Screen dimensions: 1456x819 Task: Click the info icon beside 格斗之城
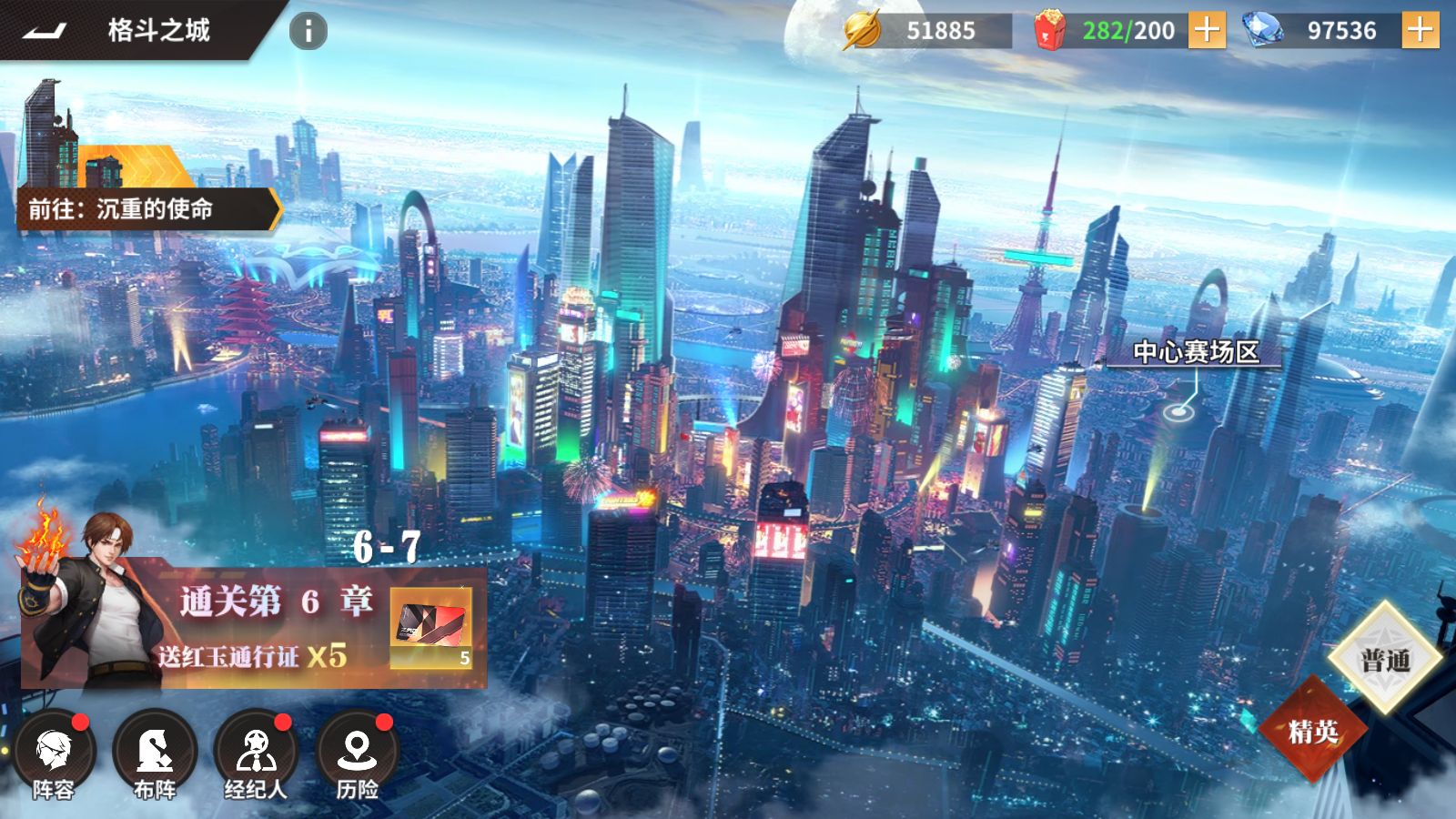tap(307, 30)
